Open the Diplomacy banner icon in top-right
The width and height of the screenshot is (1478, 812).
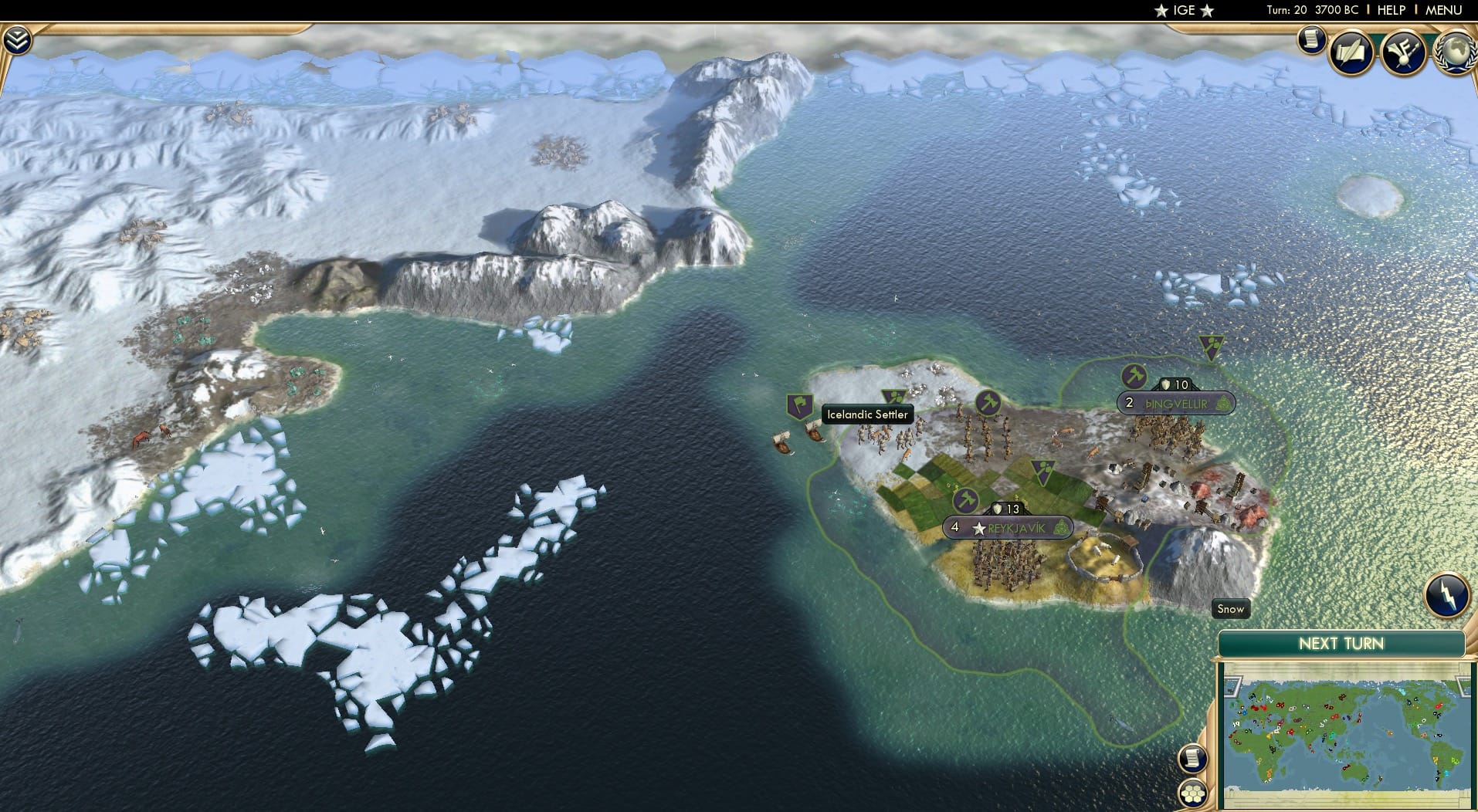pyautogui.click(x=1403, y=52)
